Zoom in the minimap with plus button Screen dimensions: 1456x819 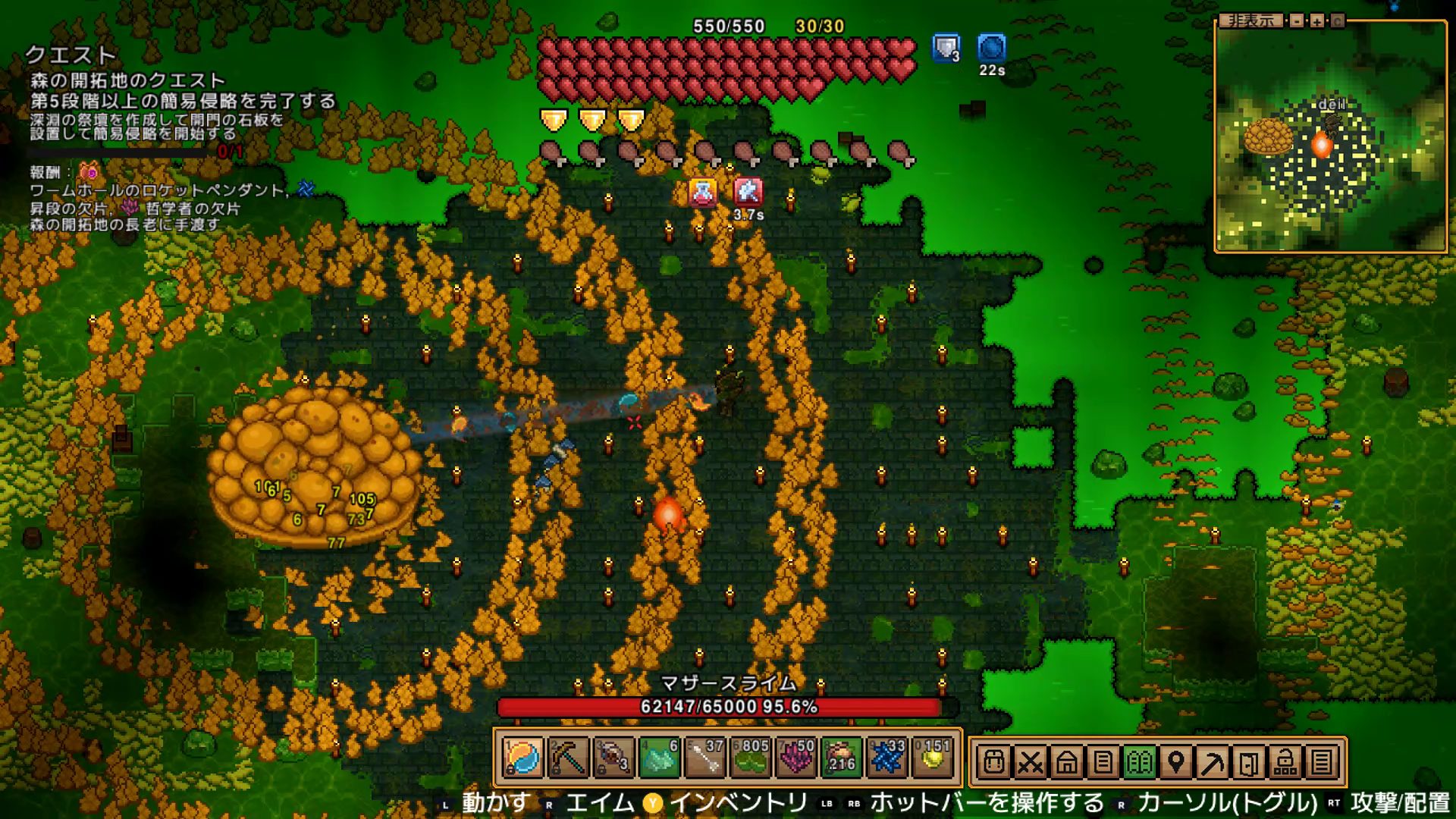pos(1317,20)
